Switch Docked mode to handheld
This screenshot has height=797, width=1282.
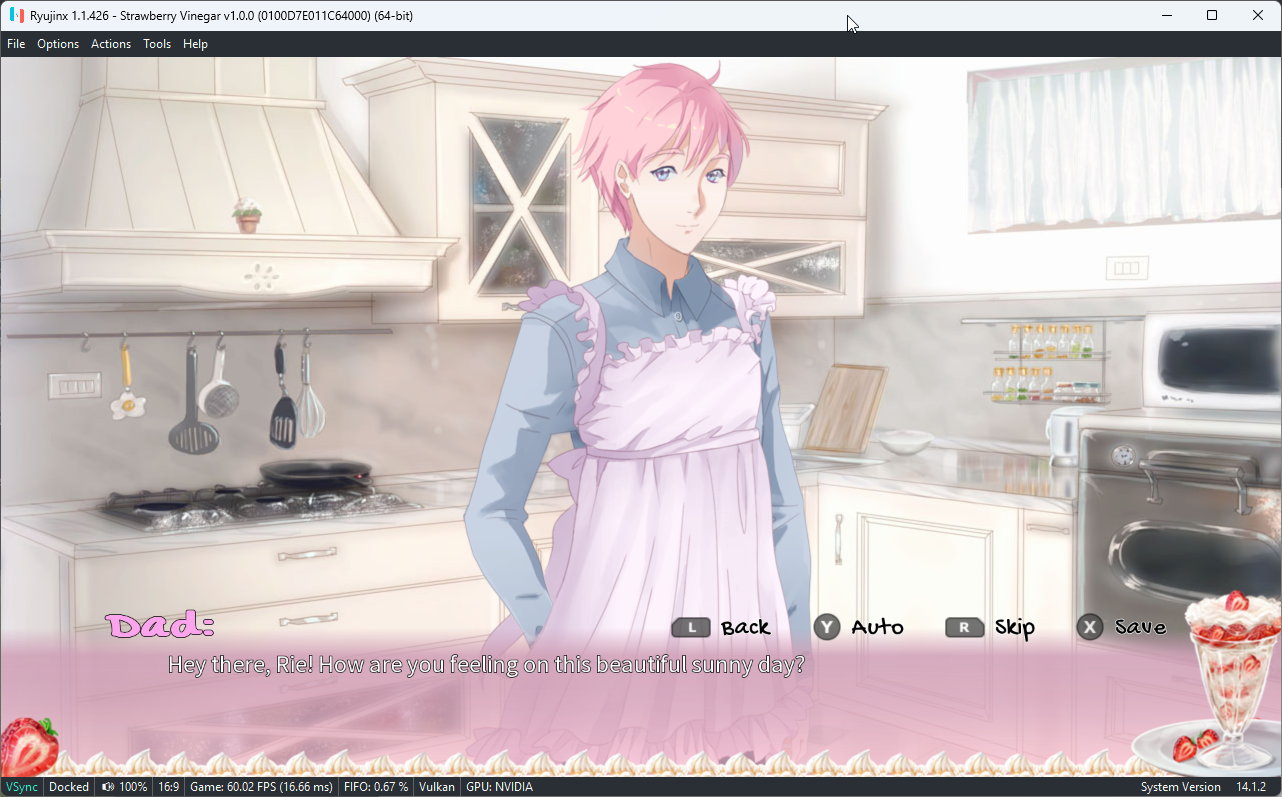coord(68,786)
